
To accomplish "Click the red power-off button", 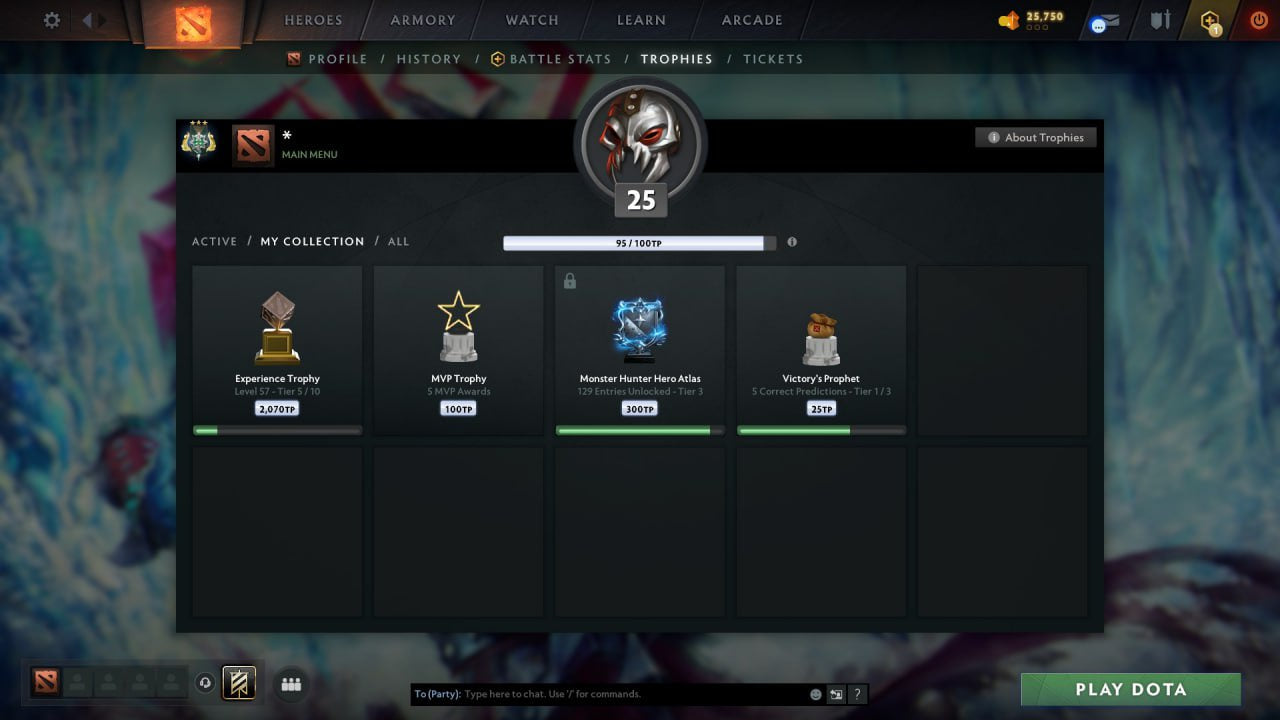I will tap(1259, 19).
